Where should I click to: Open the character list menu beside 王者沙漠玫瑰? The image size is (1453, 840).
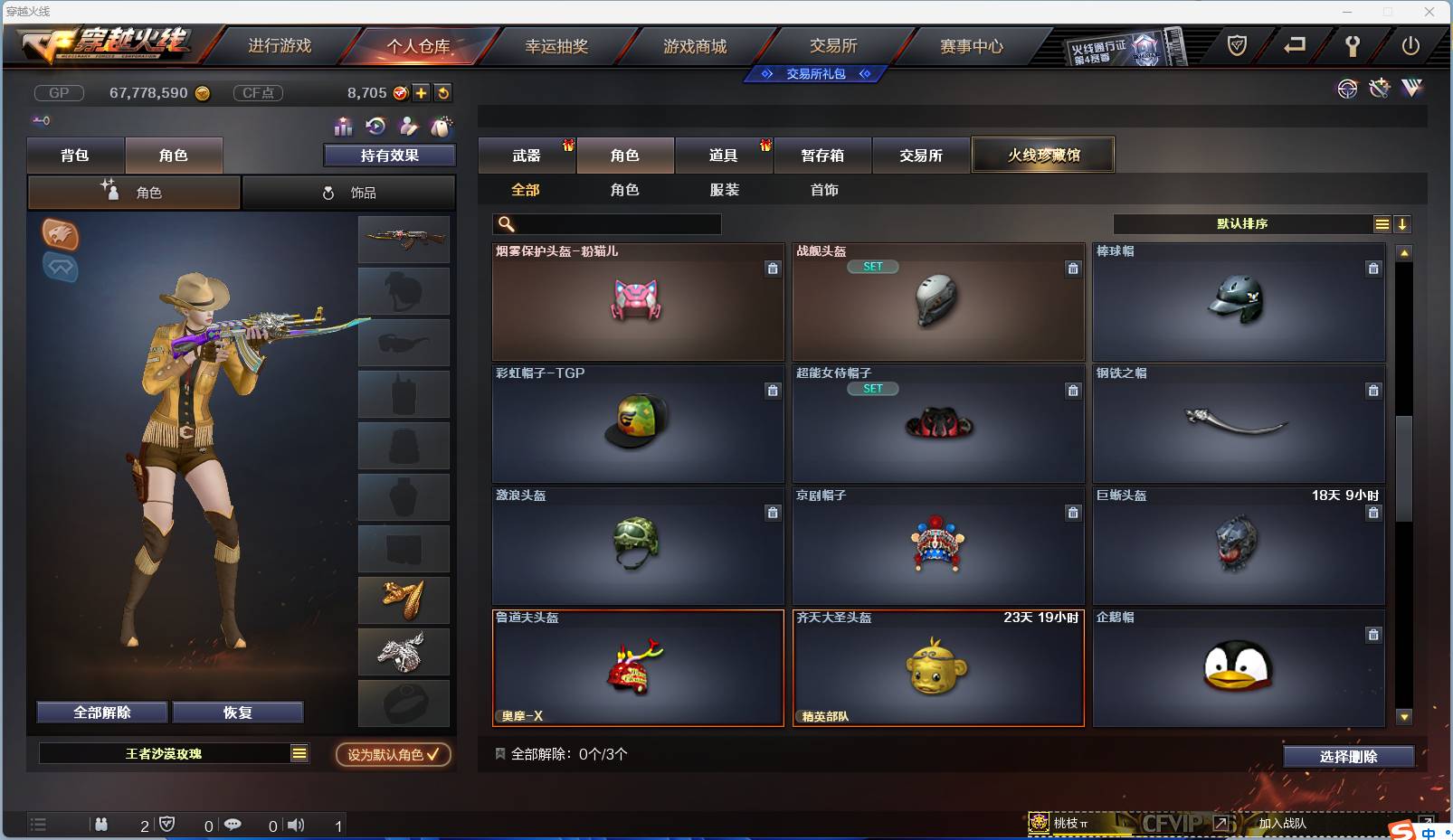(299, 751)
